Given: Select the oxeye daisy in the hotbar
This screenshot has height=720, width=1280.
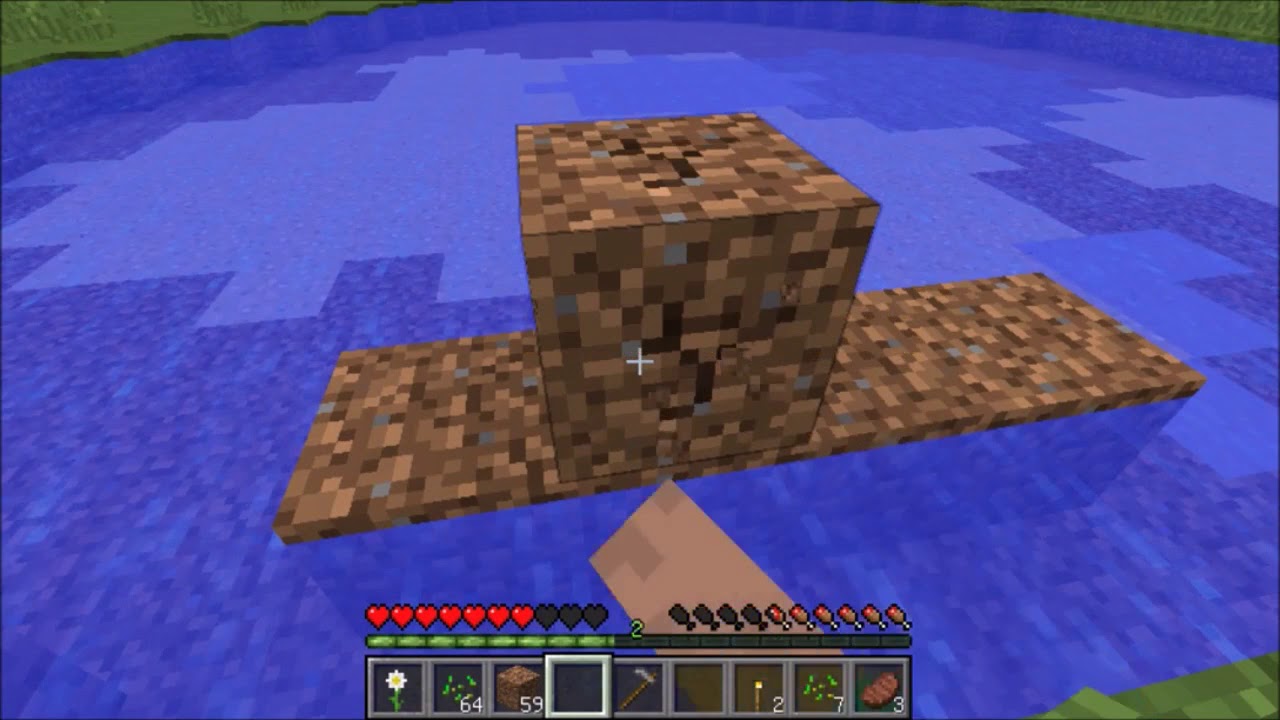Looking at the screenshot, I should tap(396, 685).
